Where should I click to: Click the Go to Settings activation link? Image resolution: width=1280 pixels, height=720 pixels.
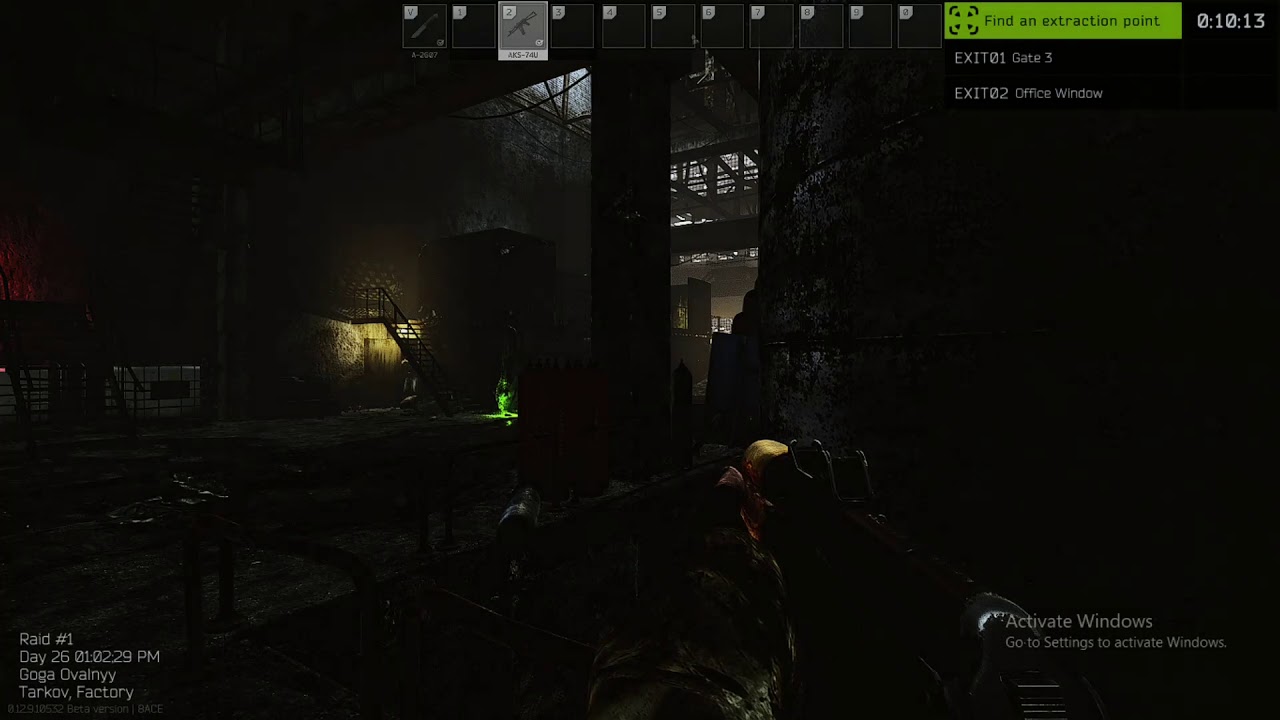tap(1116, 643)
